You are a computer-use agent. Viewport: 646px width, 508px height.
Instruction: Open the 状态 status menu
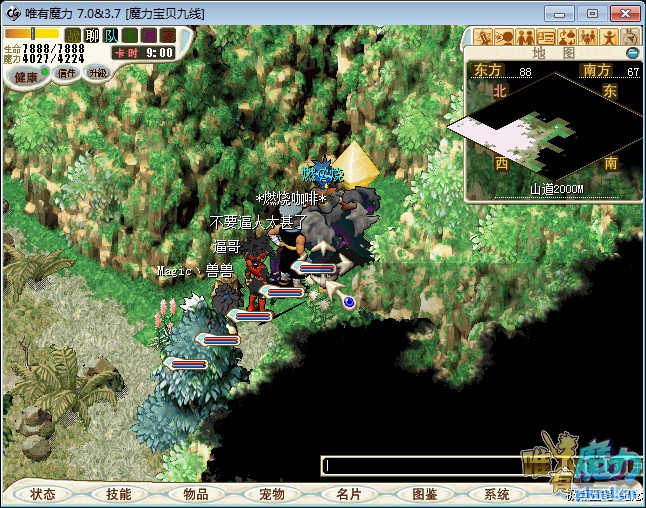tap(43, 494)
